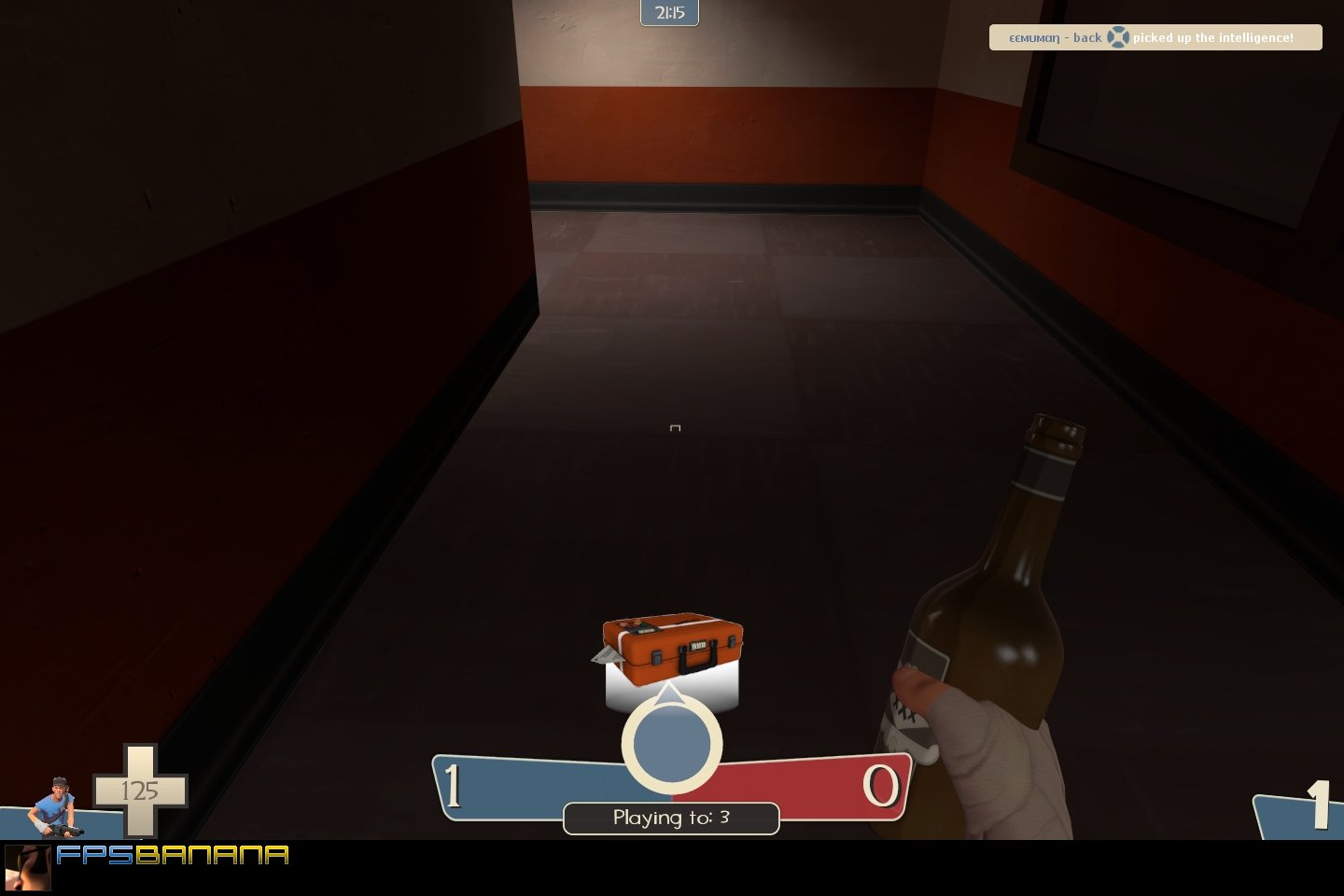Click the health value 125 readout
Image resolution: width=1344 pixels, height=896 pixels.
tap(141, 791)
